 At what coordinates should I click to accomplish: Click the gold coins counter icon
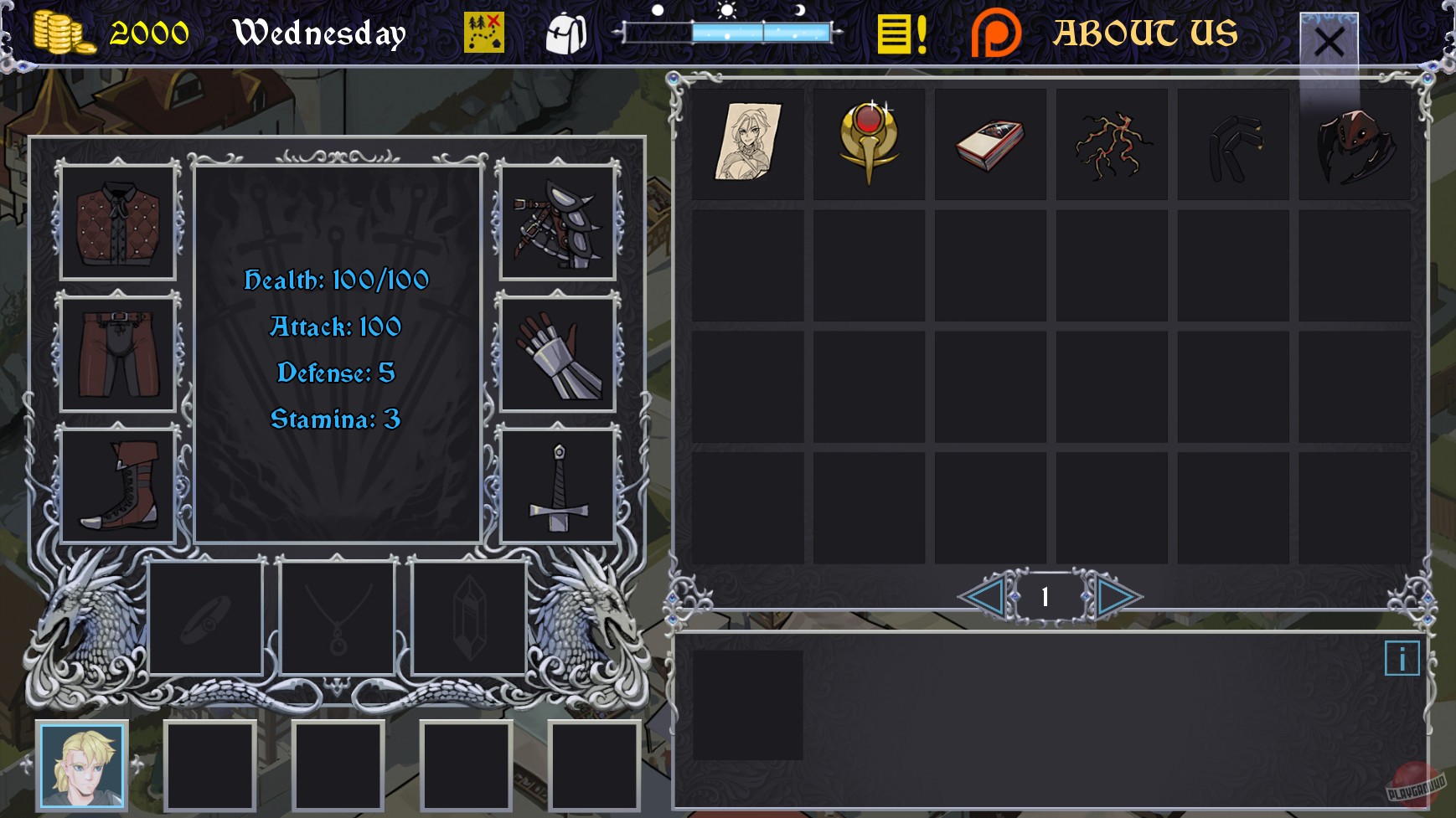(63, 32)
